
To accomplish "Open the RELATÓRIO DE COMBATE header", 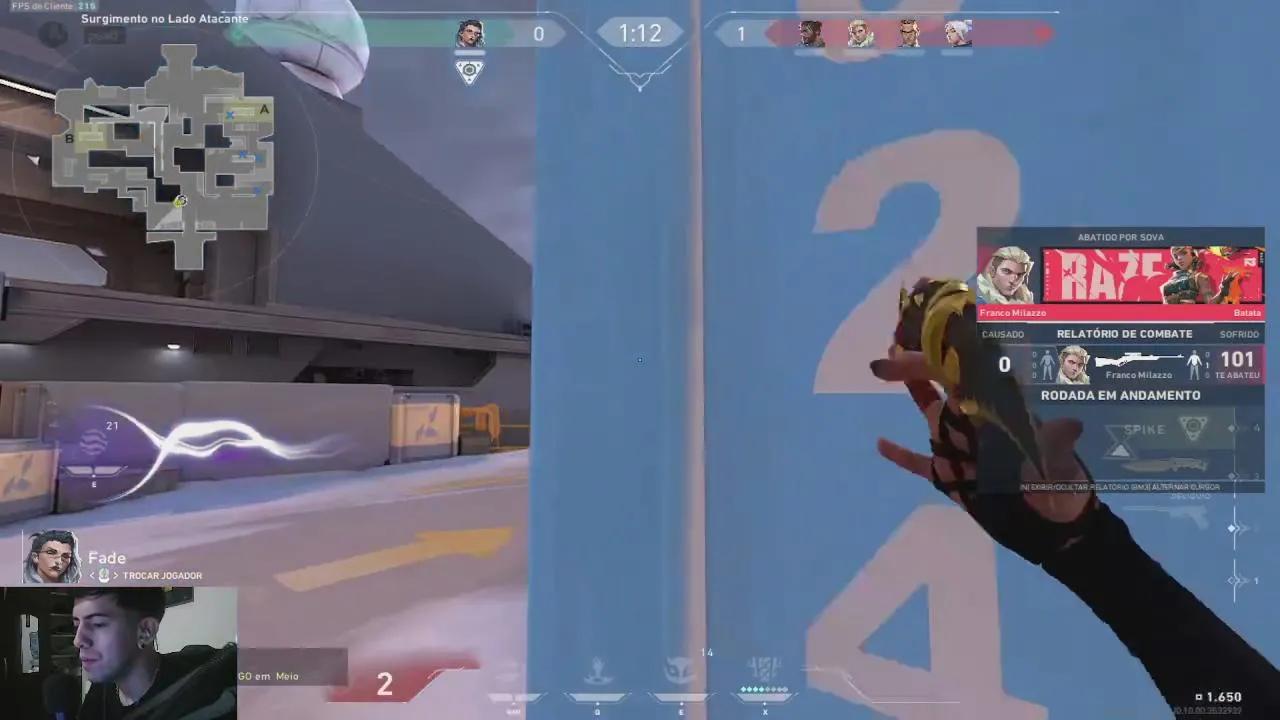I will [x=1124, y=334].
